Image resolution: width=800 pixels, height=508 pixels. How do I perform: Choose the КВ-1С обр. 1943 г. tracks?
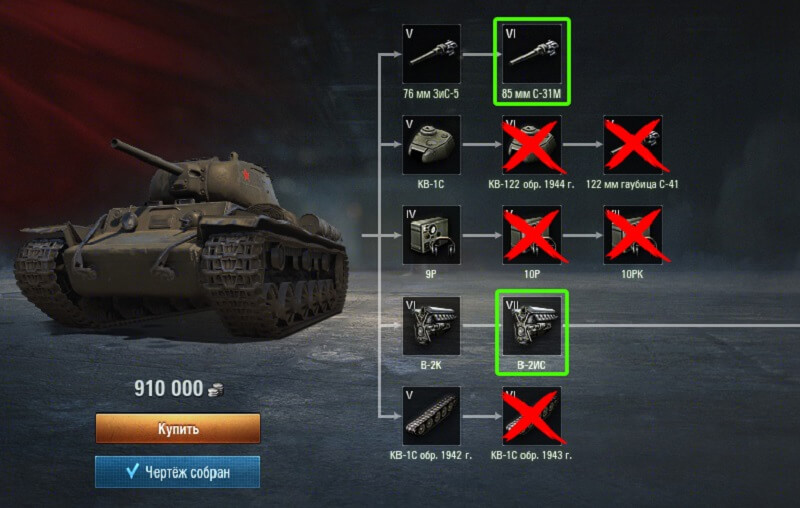click(x=531, y=416)
